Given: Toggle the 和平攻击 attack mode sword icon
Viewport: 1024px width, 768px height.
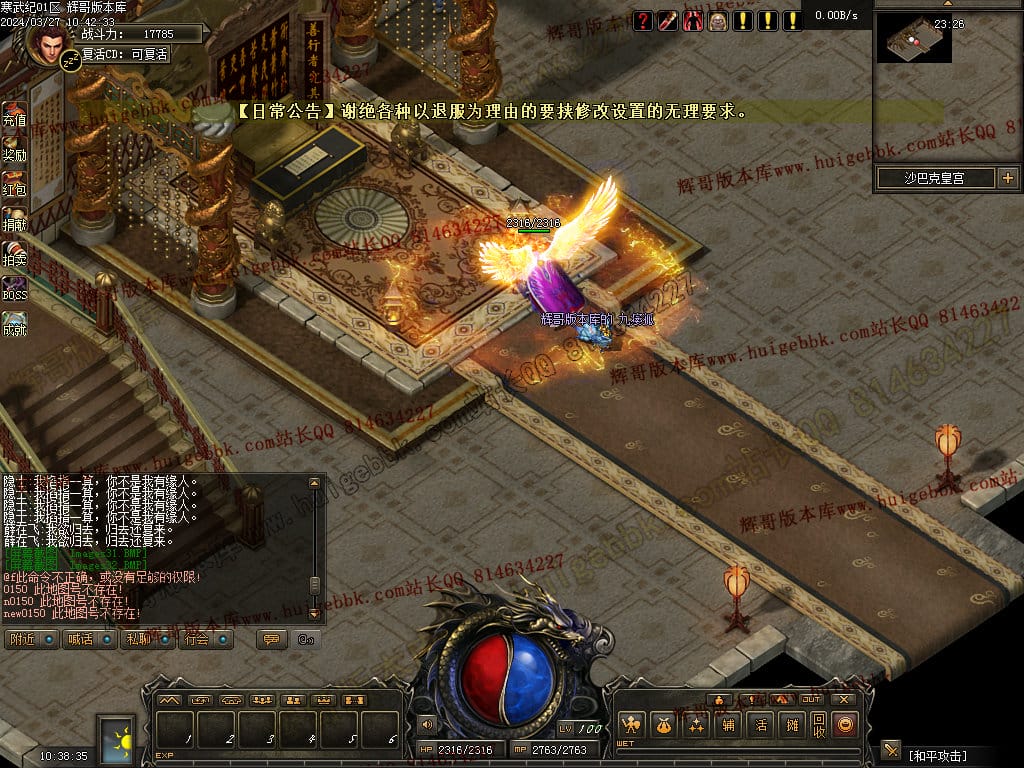Looking at the screenshot, I should (x=891, y=750).
